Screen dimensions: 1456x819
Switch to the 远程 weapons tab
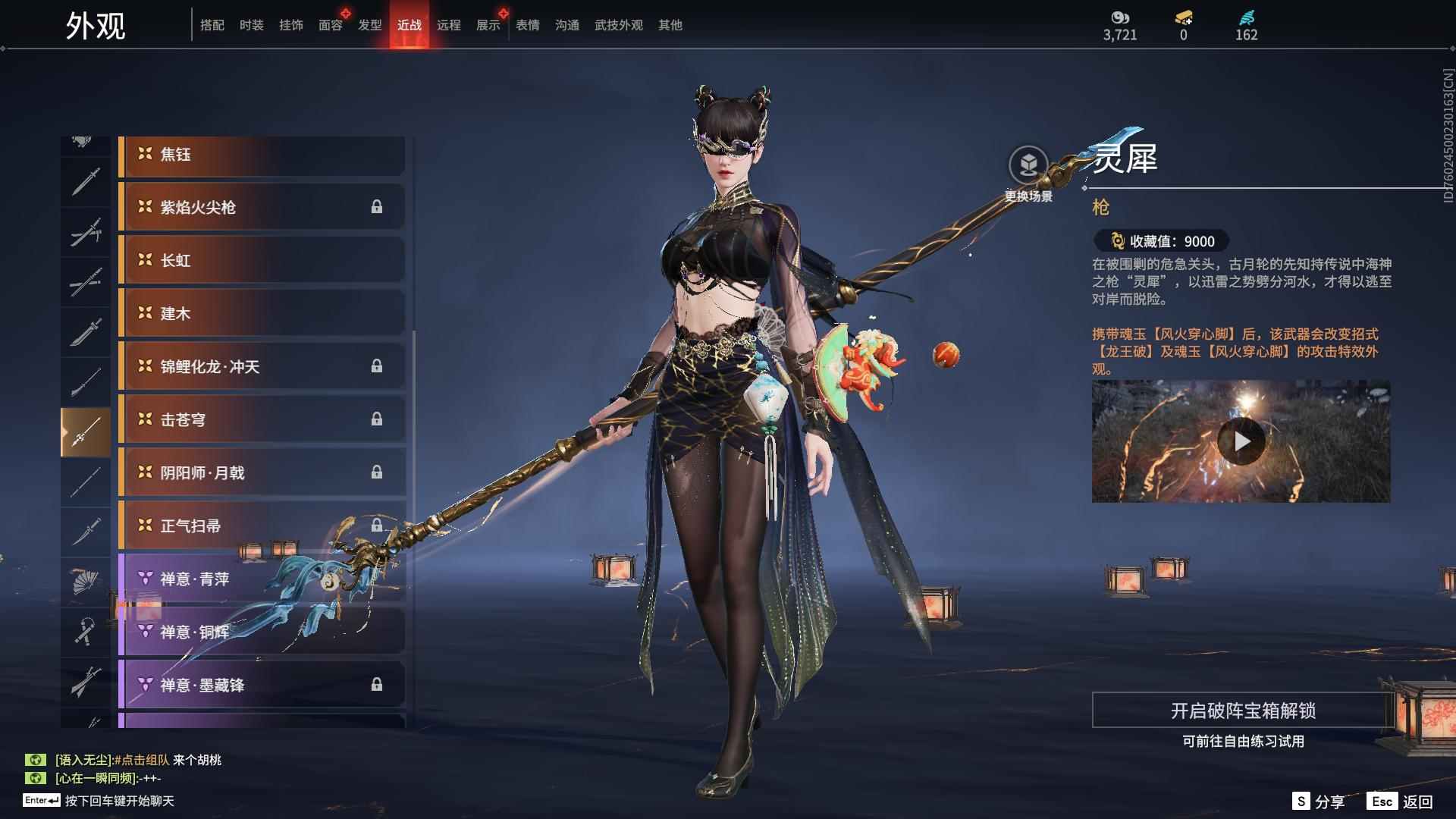tap(448, 25)
